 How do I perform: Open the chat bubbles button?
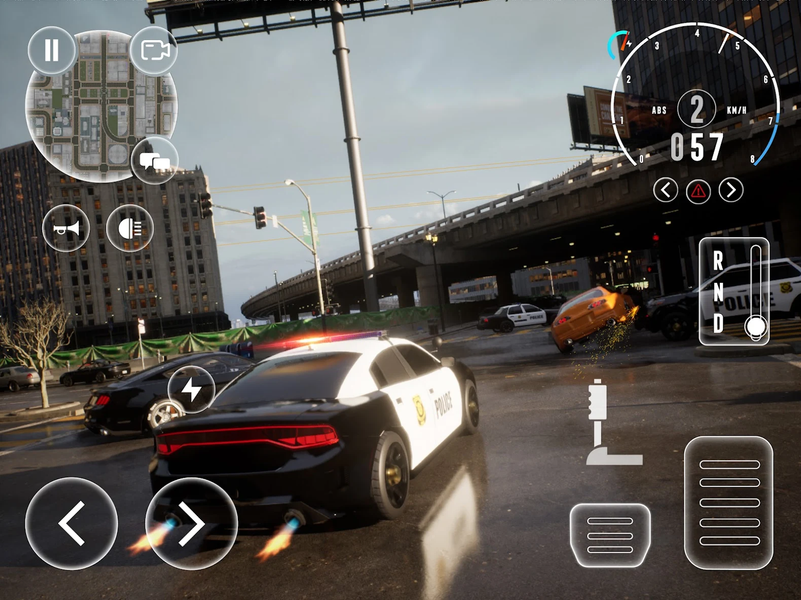click(x=154, y=160)
